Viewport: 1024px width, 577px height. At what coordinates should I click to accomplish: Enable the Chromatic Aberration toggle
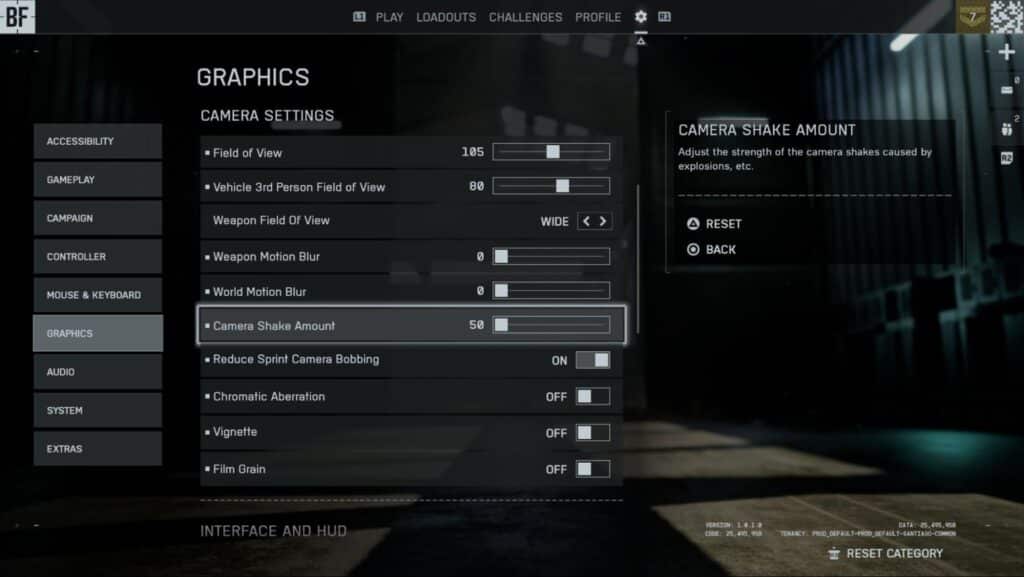click(x=592, y=397)
